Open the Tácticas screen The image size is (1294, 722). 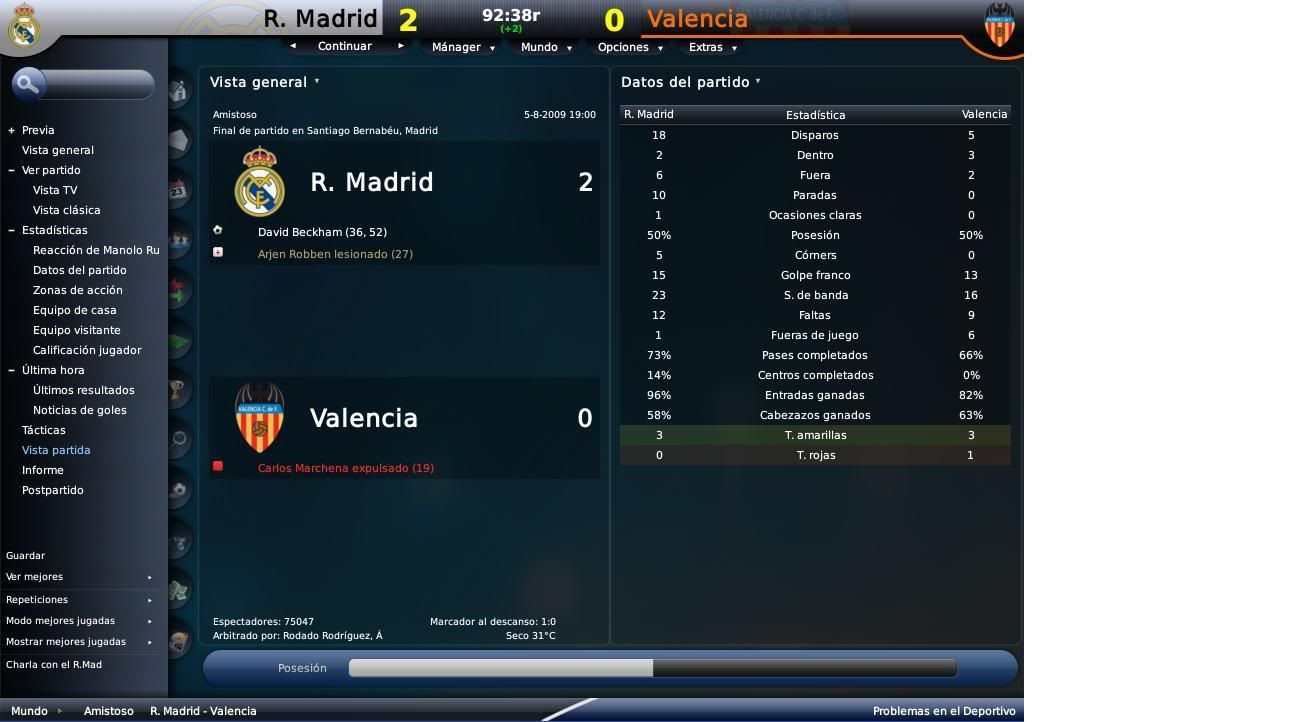43,430
